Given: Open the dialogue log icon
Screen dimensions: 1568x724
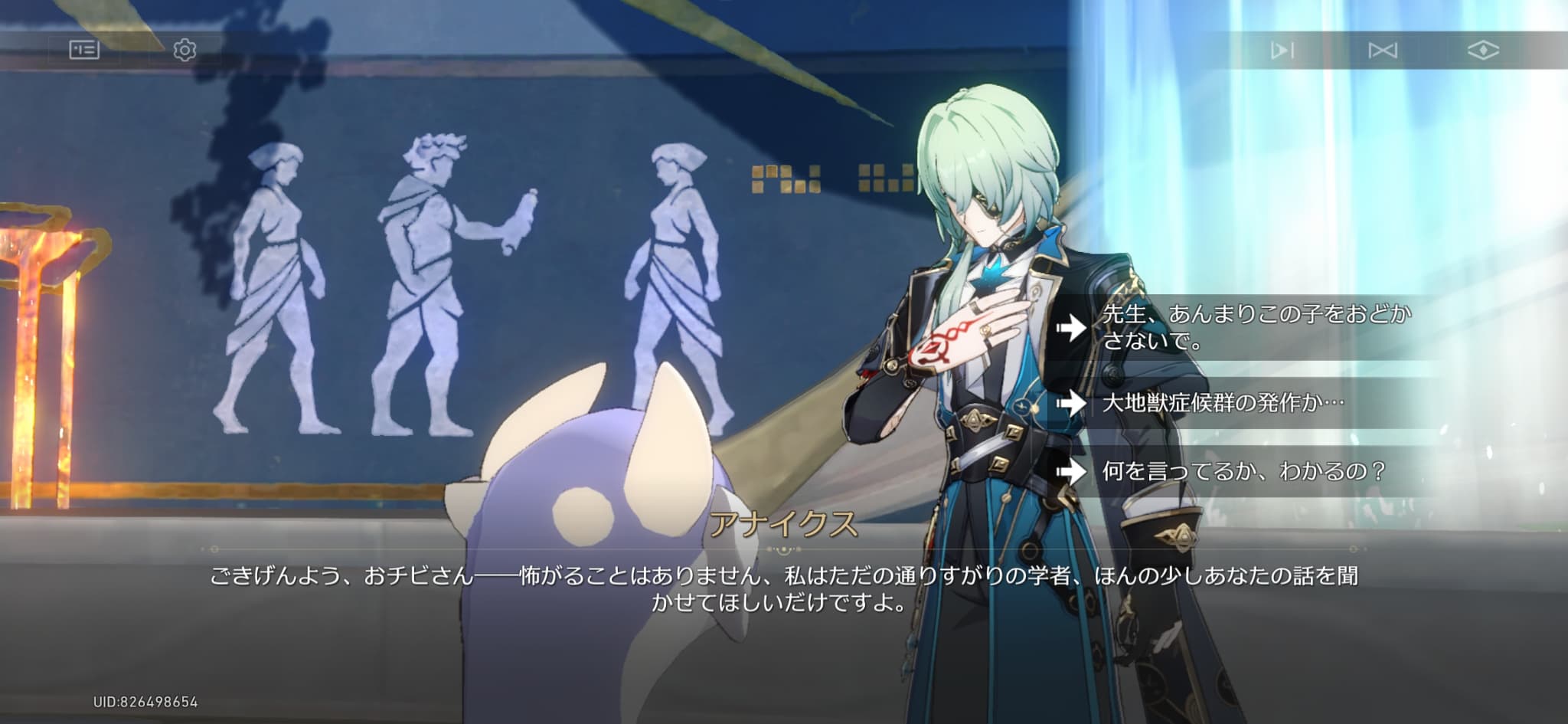Looking at the screenshot, I should click(84, 51).
